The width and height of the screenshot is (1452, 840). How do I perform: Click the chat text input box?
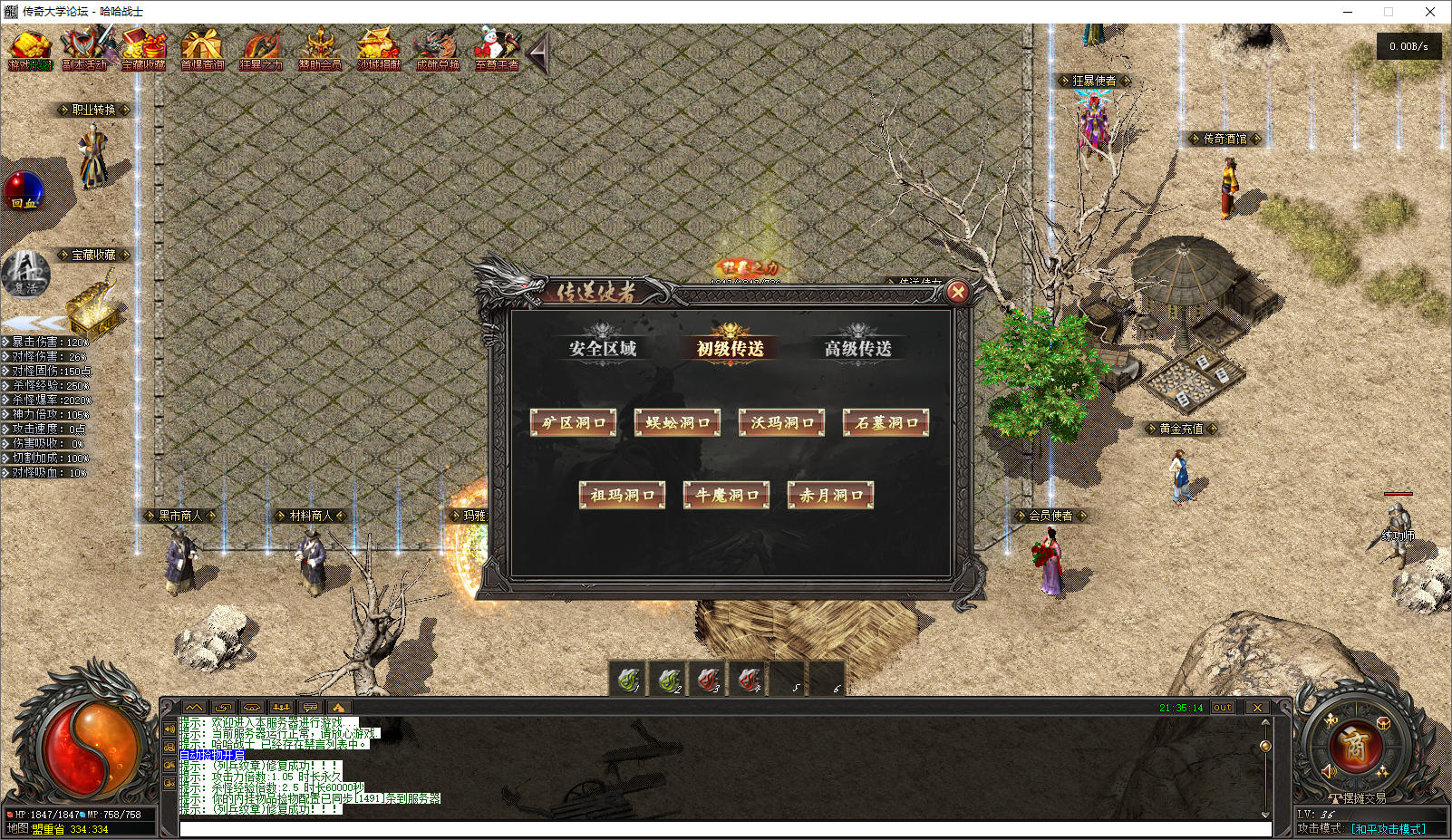pos(725,828)
